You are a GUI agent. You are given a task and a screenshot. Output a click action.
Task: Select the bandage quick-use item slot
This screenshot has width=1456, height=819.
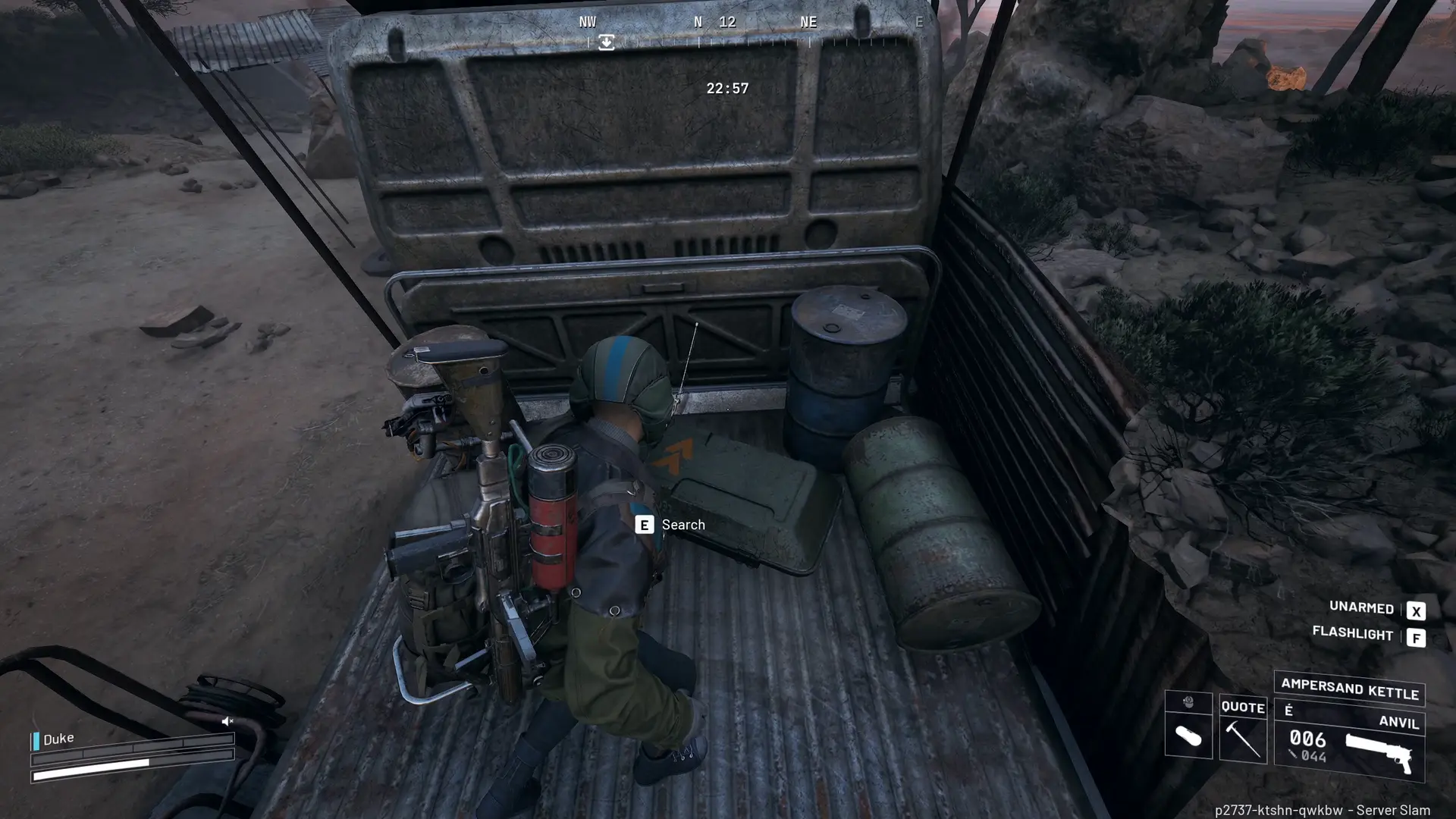(x=1188, y=735)
